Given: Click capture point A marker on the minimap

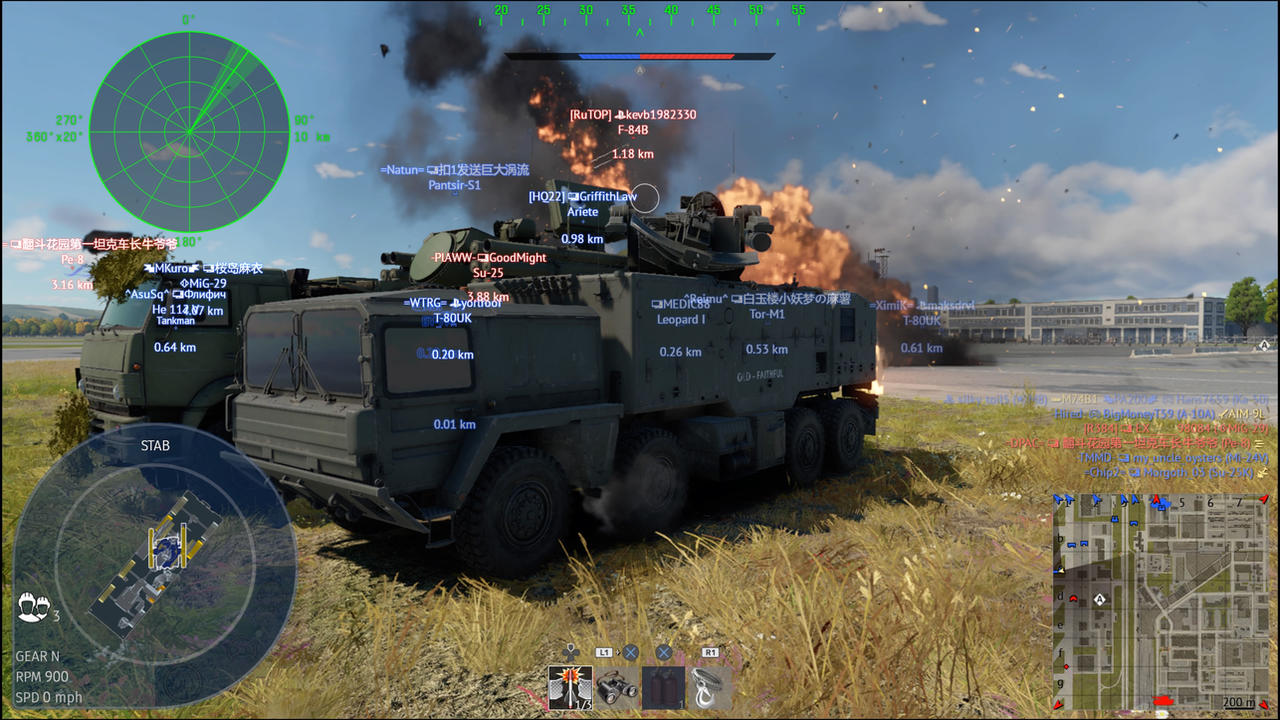Looking at the screenshot, I should pyautogui.click(x=1099, y=599).
